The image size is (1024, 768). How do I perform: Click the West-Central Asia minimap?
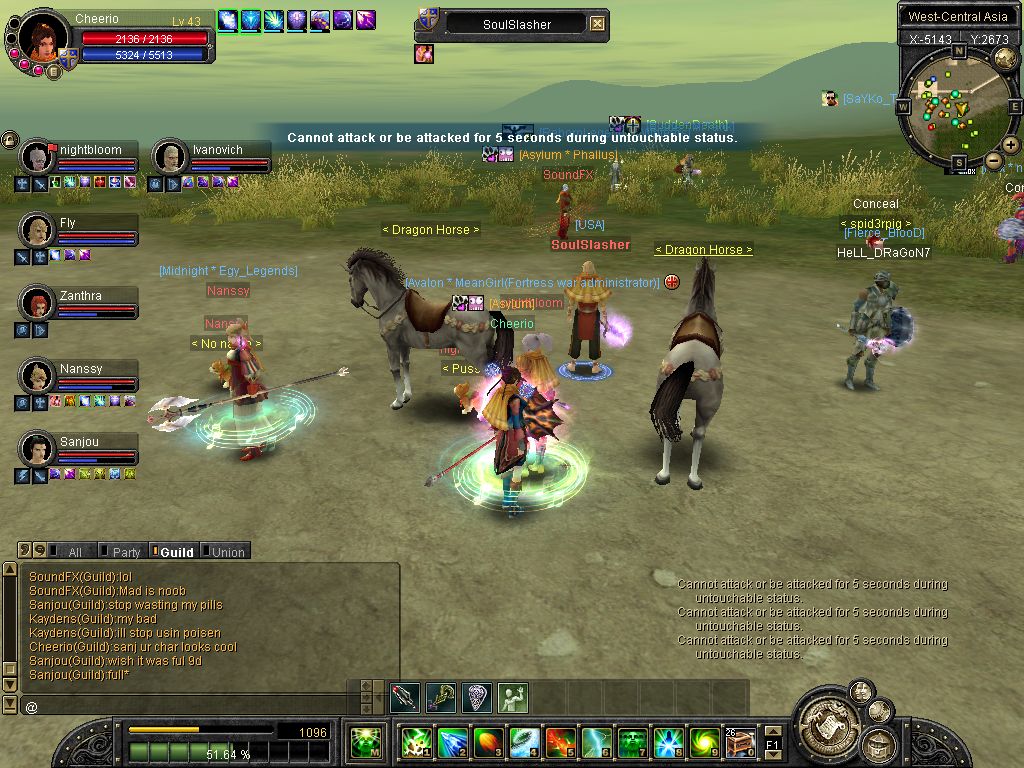pos(957,107)
